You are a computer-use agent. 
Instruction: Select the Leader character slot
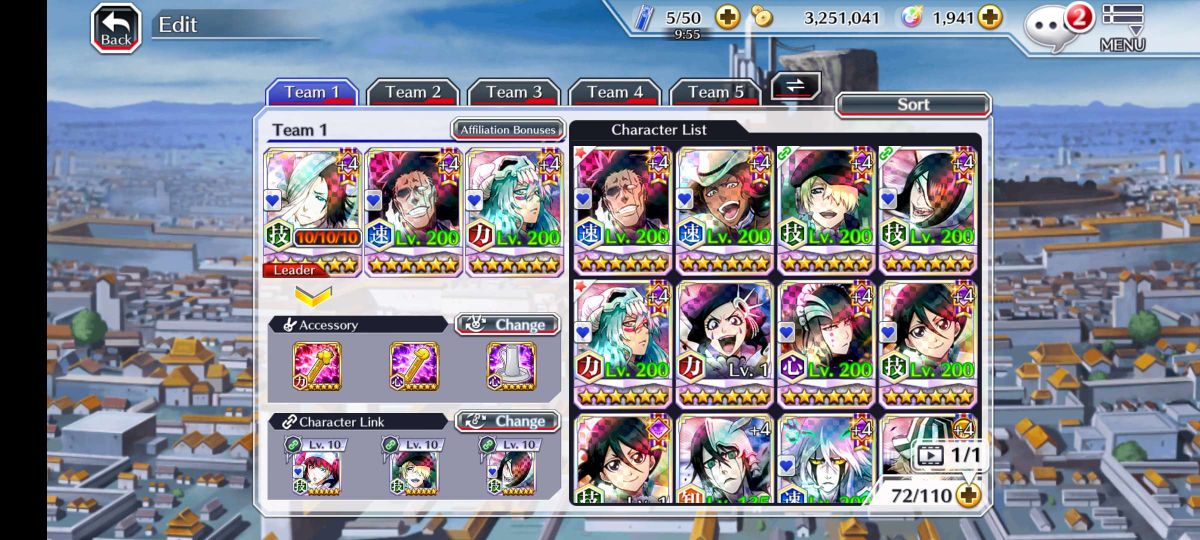tap(313, 212)
